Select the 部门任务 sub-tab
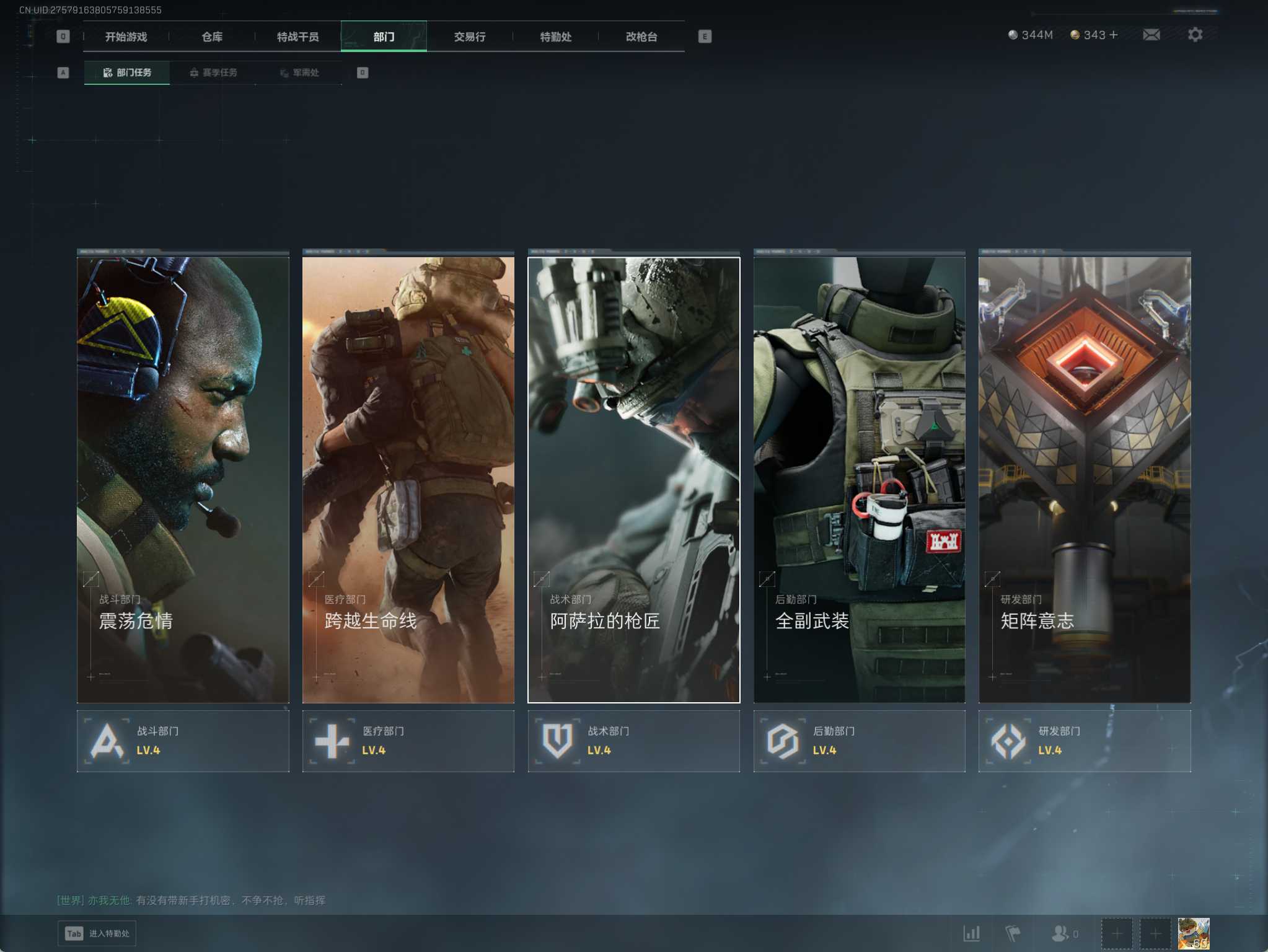1268x952 pixels. (127, 73)
